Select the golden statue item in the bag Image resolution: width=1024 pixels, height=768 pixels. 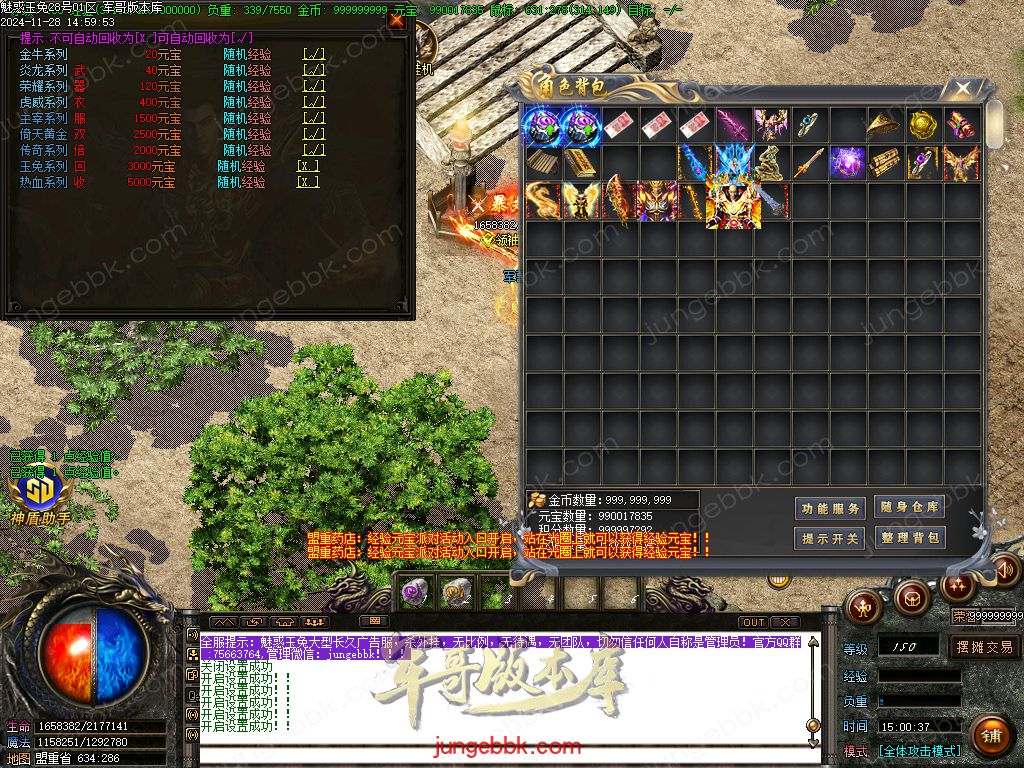[770, 163]
